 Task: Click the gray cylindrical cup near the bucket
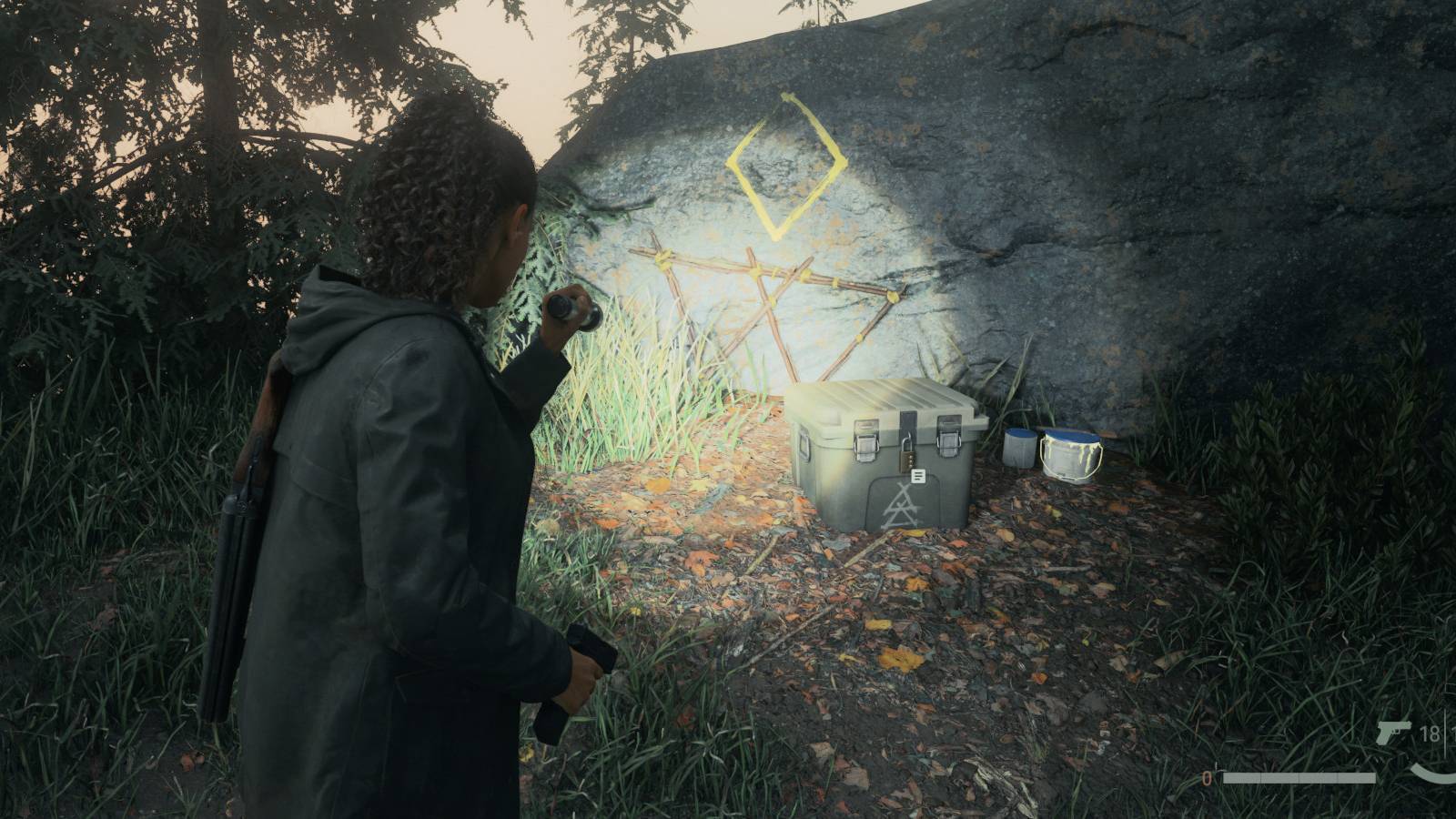pyautogui.click(x=1019, y=449)
